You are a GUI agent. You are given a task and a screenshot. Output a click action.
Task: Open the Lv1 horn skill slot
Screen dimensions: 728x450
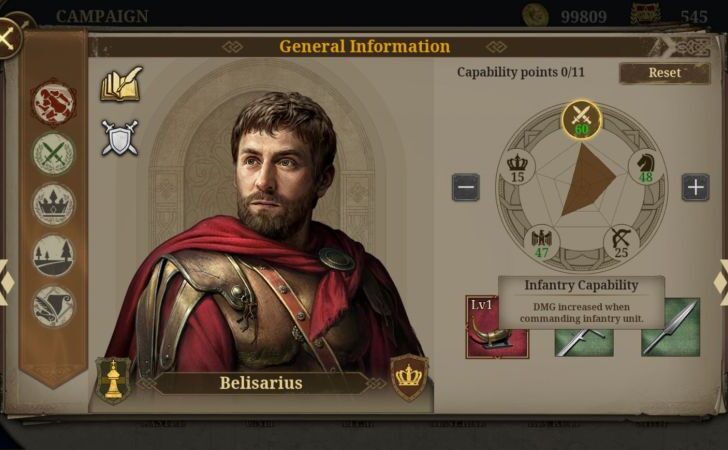(x=497, y=327)
